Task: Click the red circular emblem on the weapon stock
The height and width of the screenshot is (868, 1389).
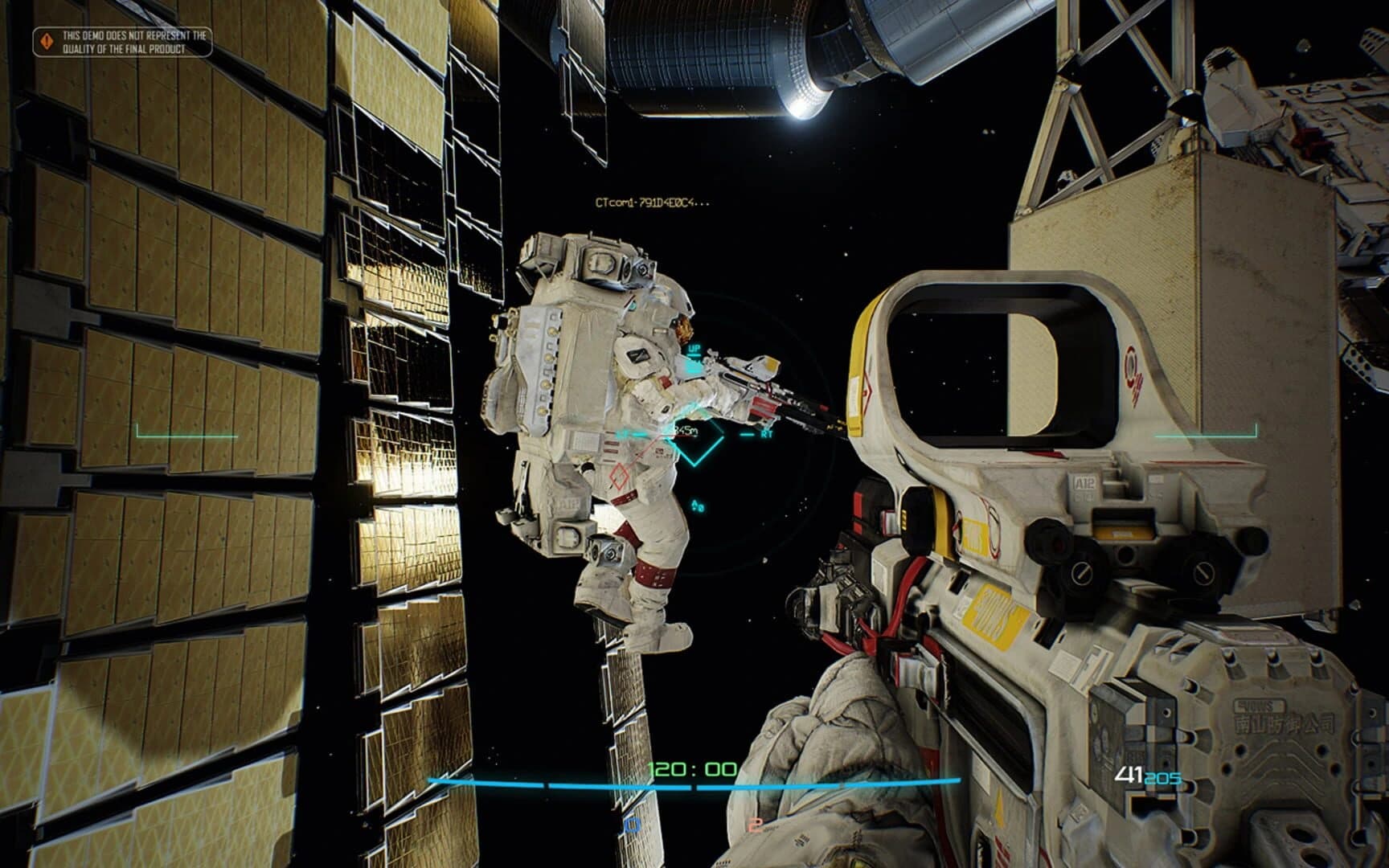Action: [x=1130, y=367]
